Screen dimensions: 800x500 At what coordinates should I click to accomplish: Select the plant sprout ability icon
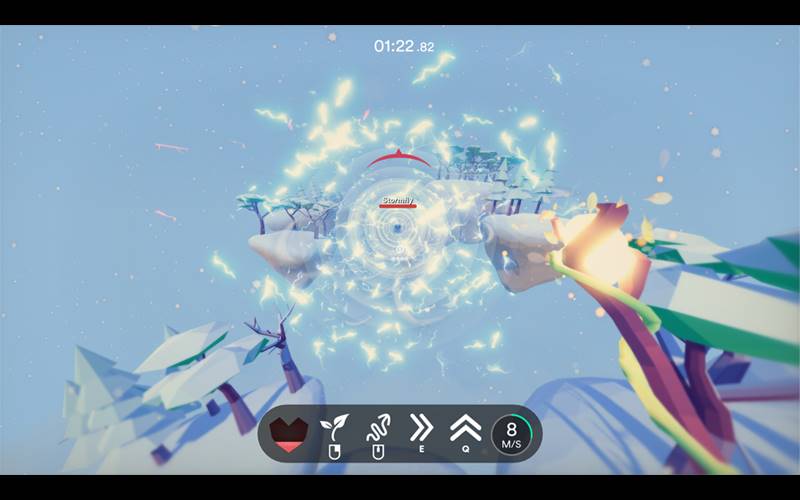[332, 428]
